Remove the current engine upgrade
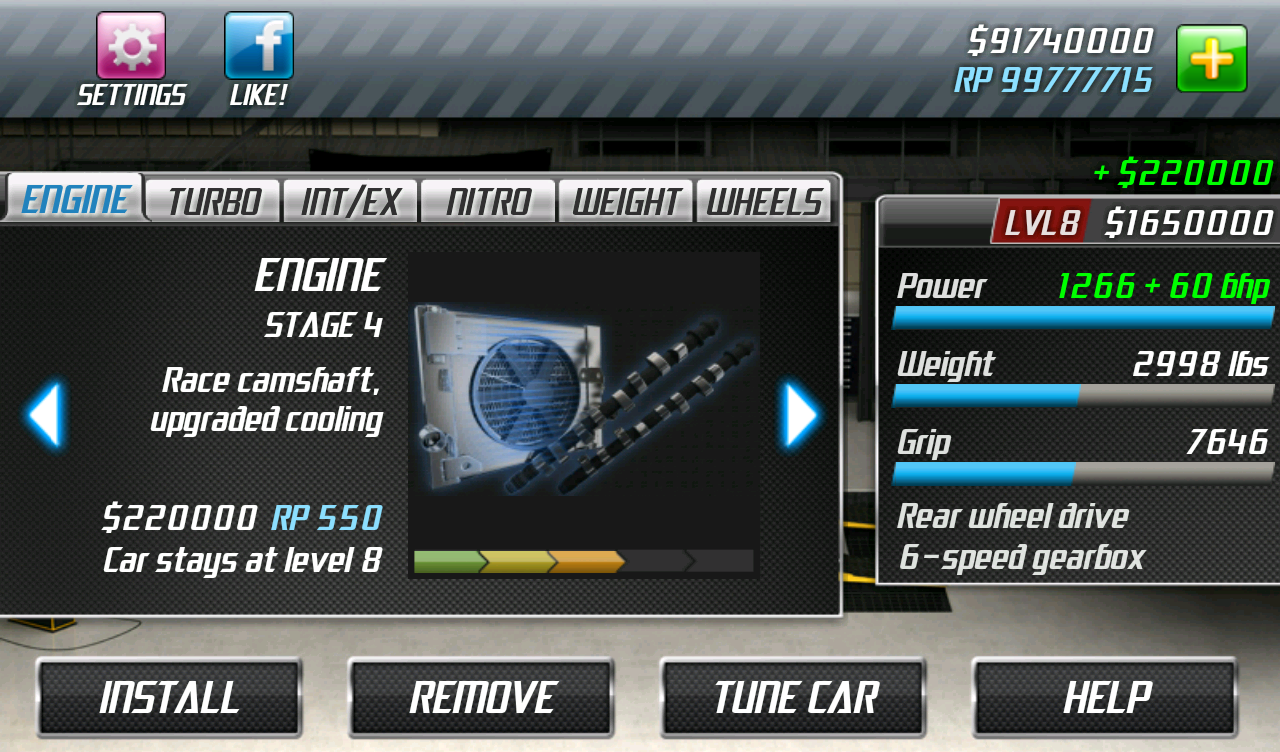Screen dimensions: 1280x752 [480, 696]
